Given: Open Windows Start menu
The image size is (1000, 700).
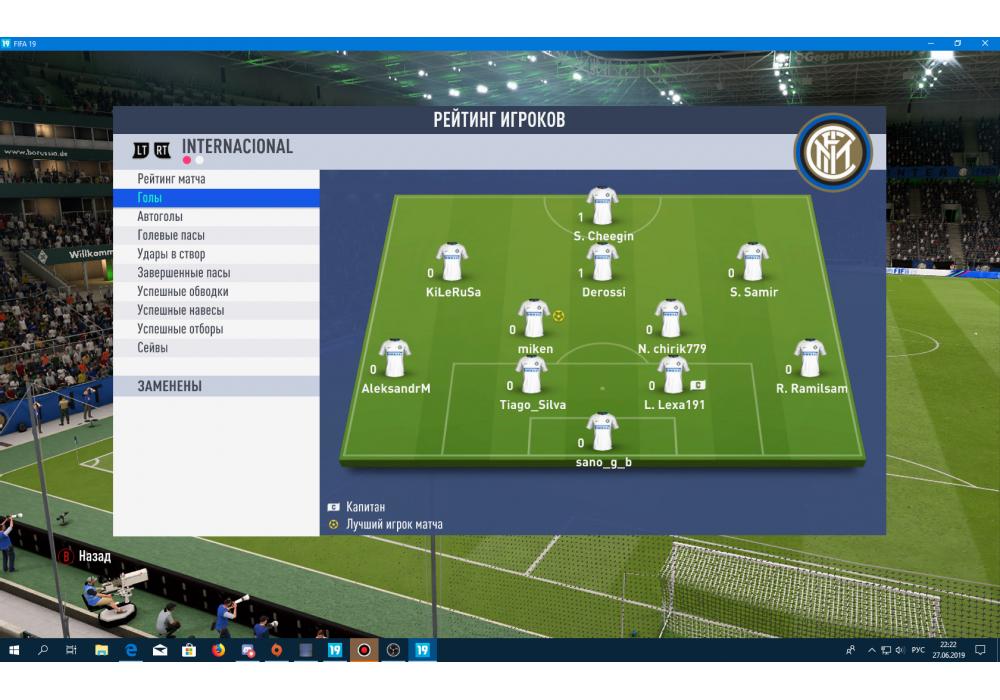Looking at the screenshot, I should pyautogui.click(x=14, y=651).
